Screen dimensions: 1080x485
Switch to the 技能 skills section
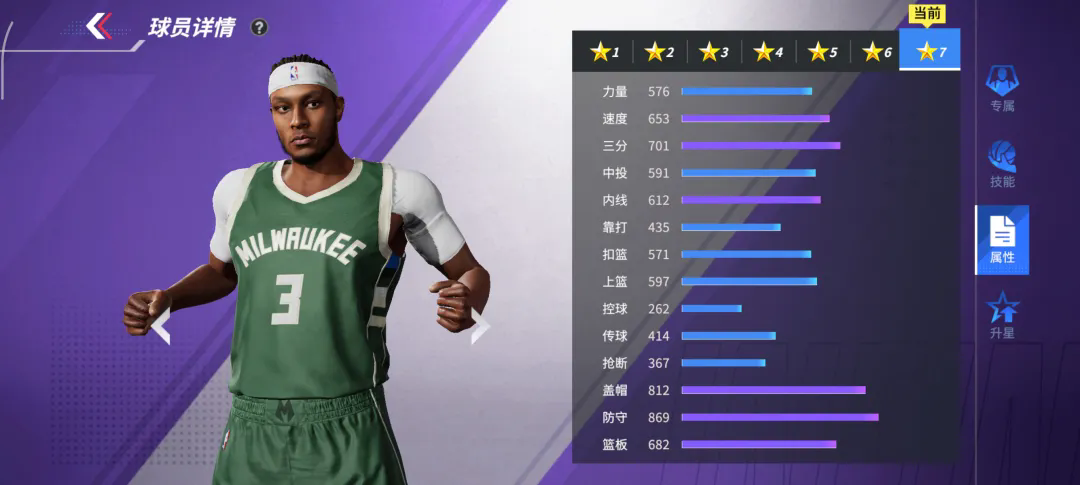(x=1002, y=164)
